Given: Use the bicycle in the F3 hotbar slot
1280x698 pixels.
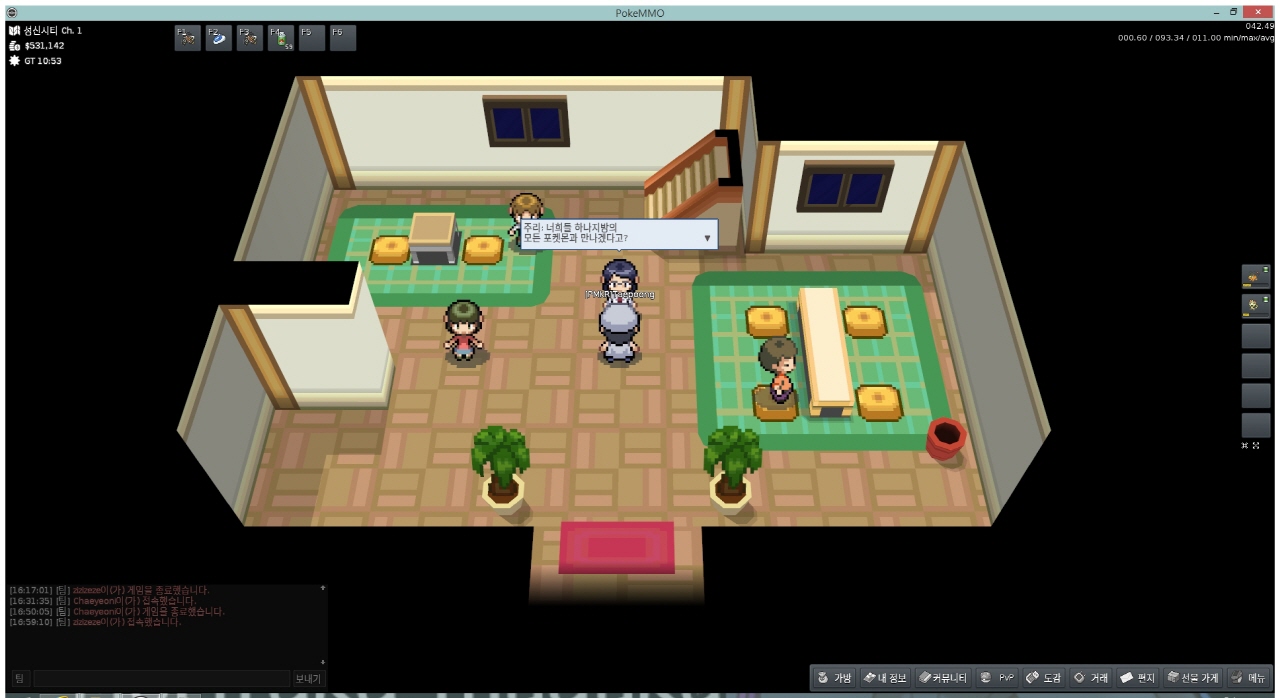Looking at the screenshot, I should (249, 38).
